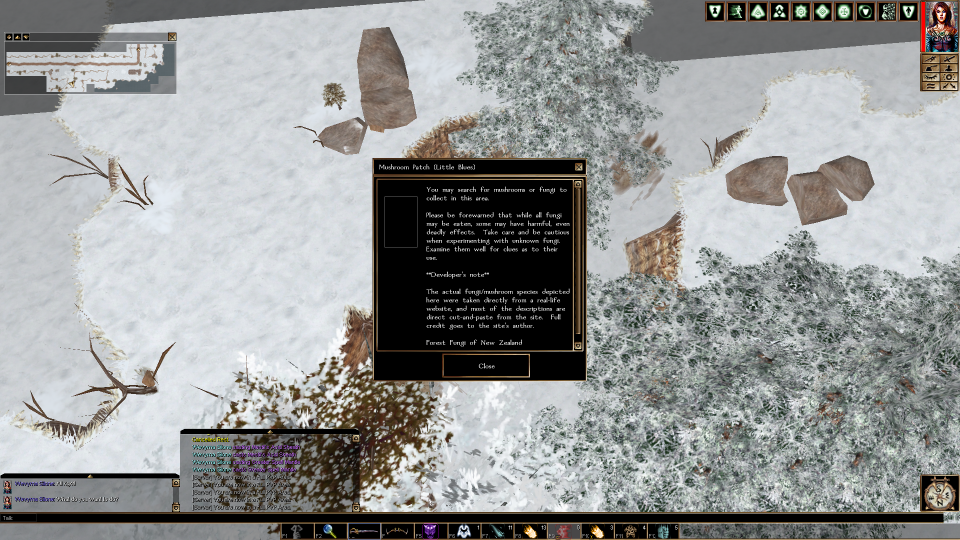
Task: Close the minimap panel
Action: [x=172, y=37]
